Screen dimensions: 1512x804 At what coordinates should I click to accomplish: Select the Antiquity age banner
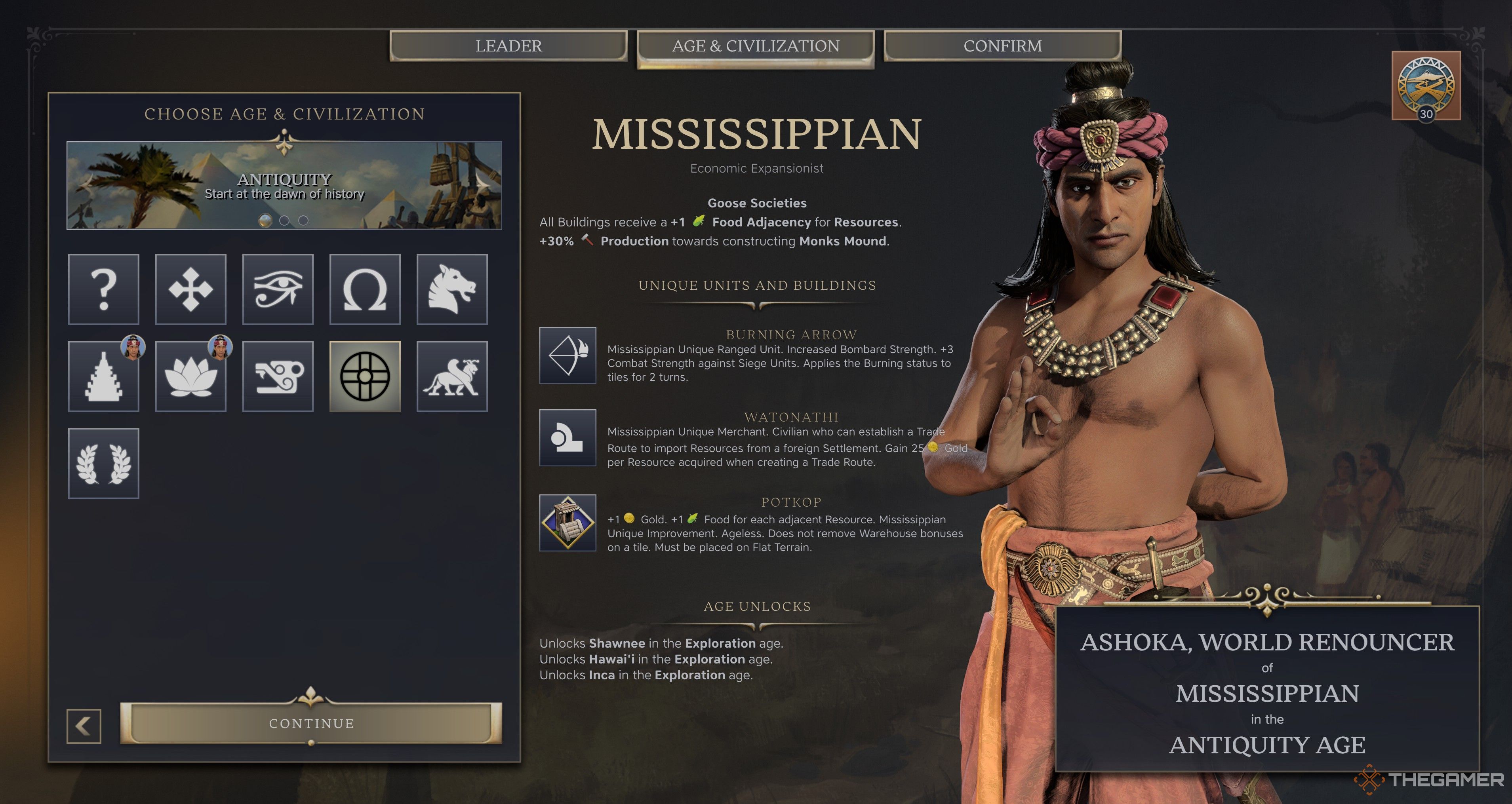284,185
